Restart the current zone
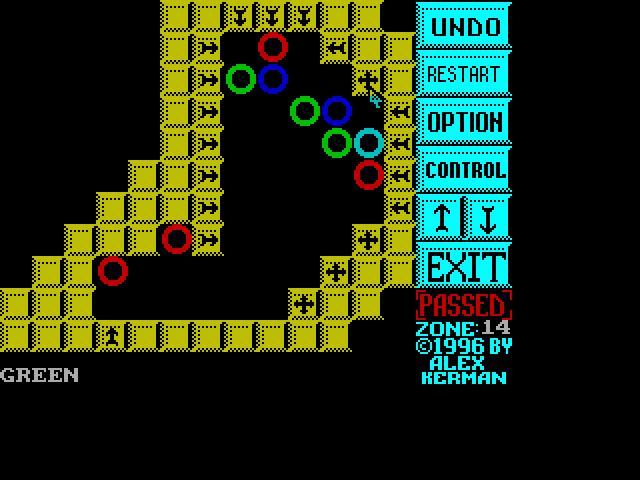Image resolution: width=640 pixels, height=480 pixels. (463, 74)
